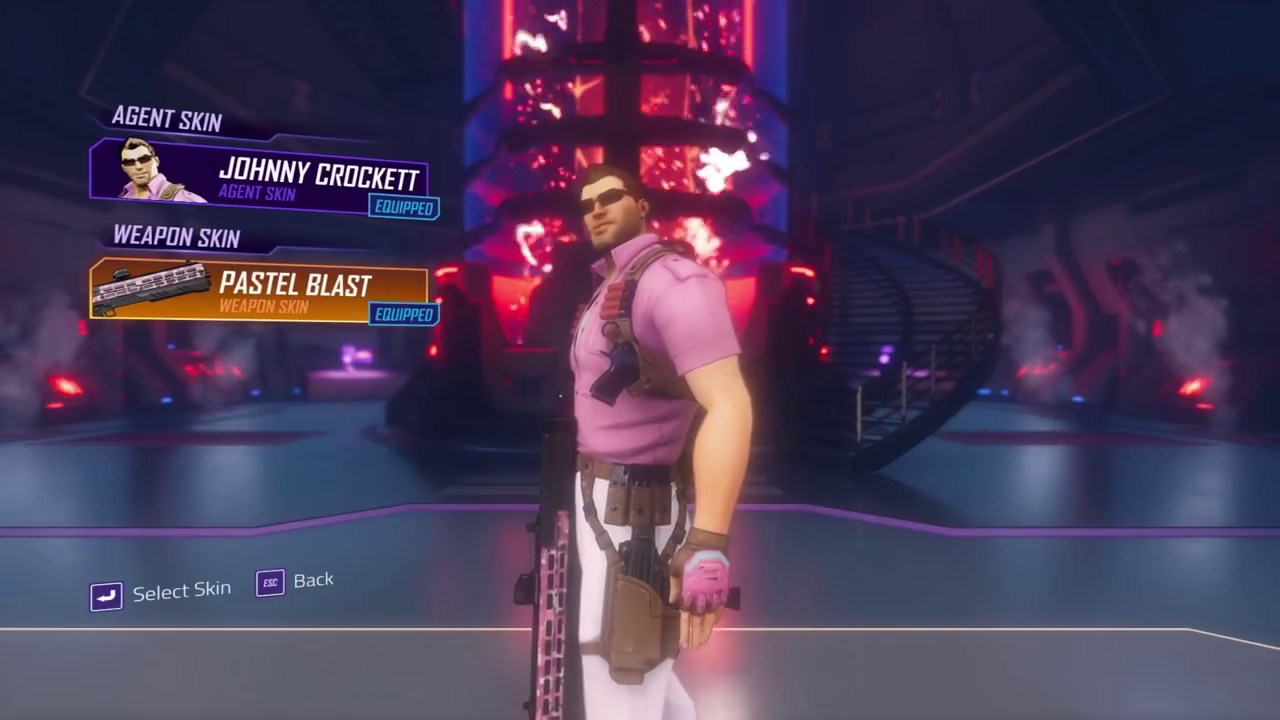The width and height of the screenshot is (1280, 720).
Task: Select the Johnny Crockett agent skin entry
Action: [x=260, y=178]
